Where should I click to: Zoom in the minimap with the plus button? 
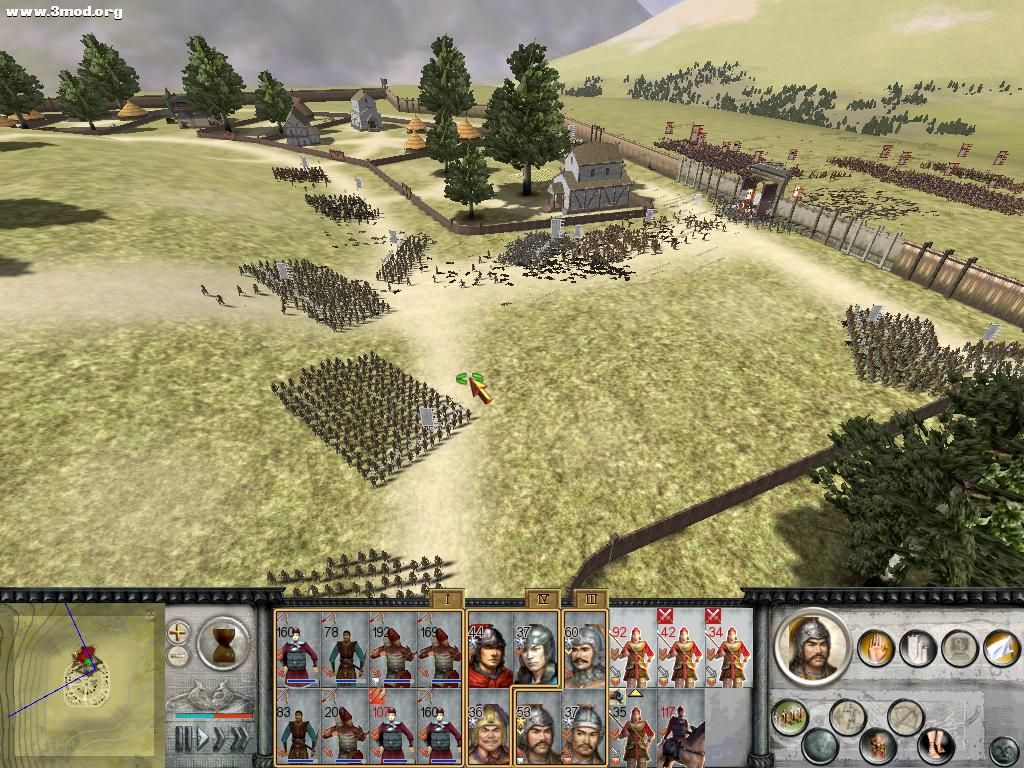point(178,632)
